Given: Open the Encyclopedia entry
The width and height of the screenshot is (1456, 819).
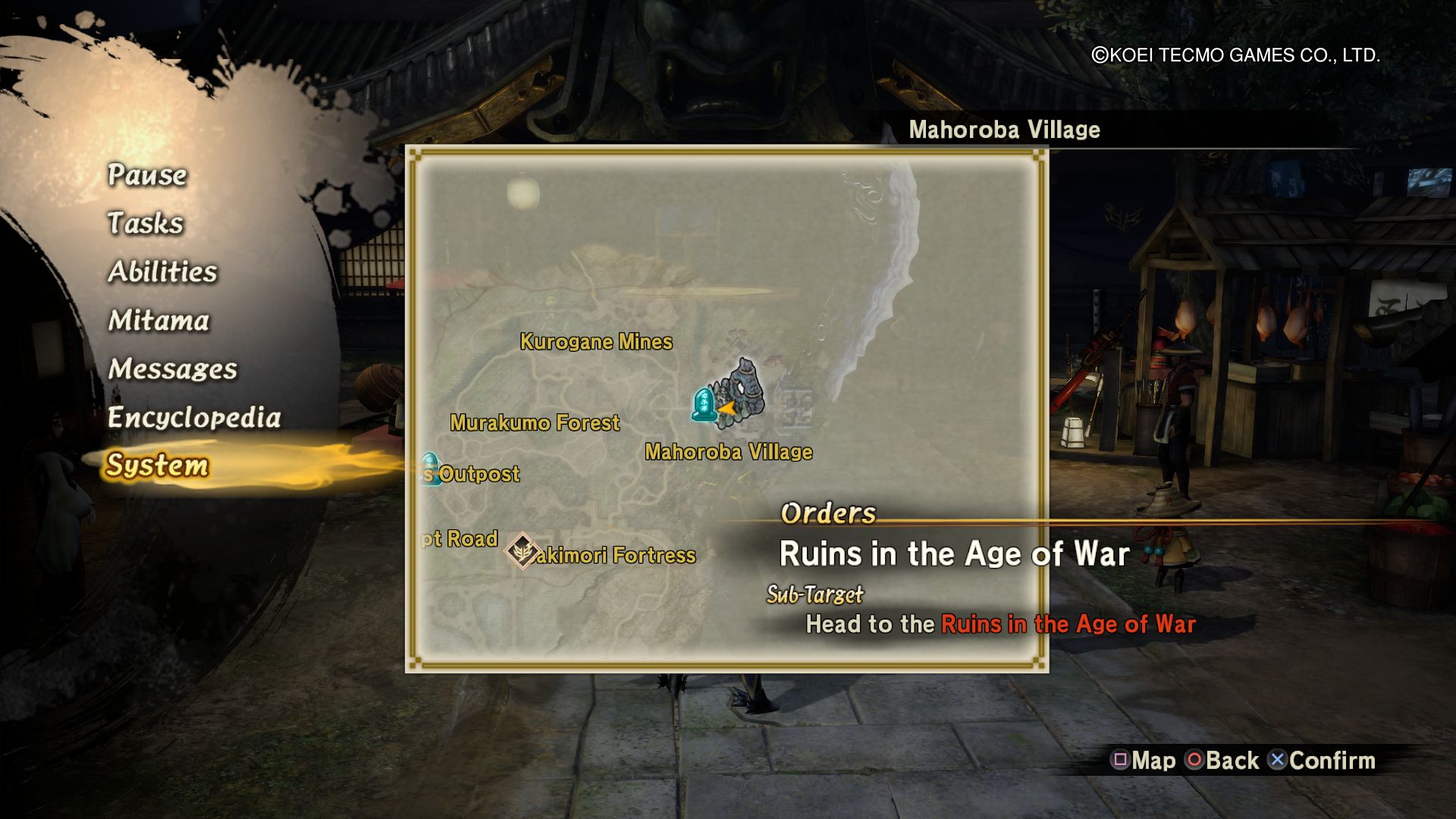Looking at the screenshot, I should point(194,418).
